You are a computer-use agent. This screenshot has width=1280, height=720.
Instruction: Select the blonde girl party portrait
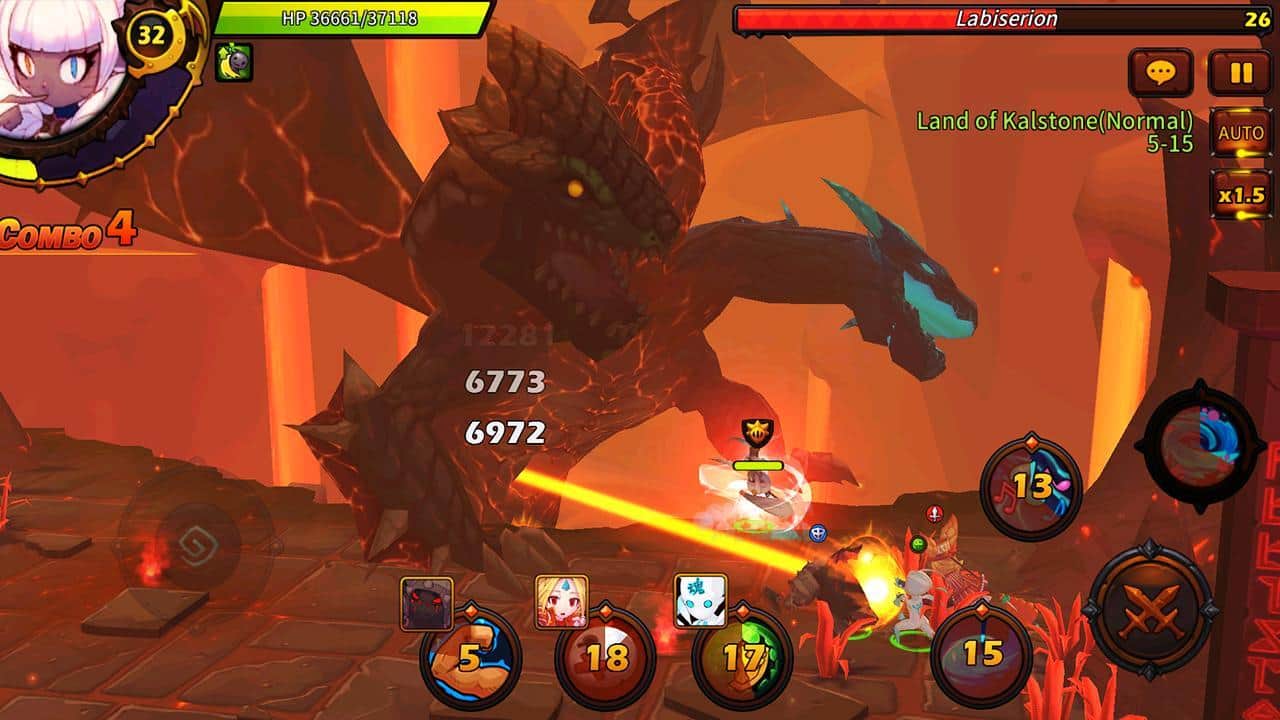(x=561, y=601)
